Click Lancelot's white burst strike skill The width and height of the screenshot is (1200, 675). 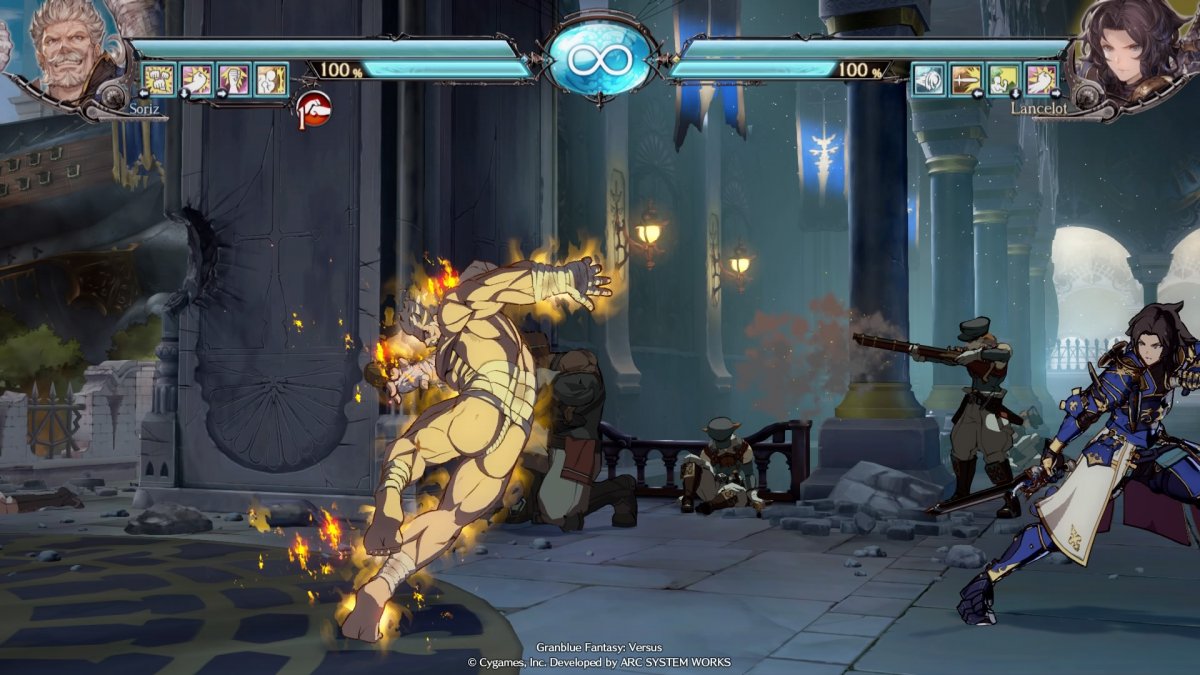pyautogui.click(x=1041, y=79)
